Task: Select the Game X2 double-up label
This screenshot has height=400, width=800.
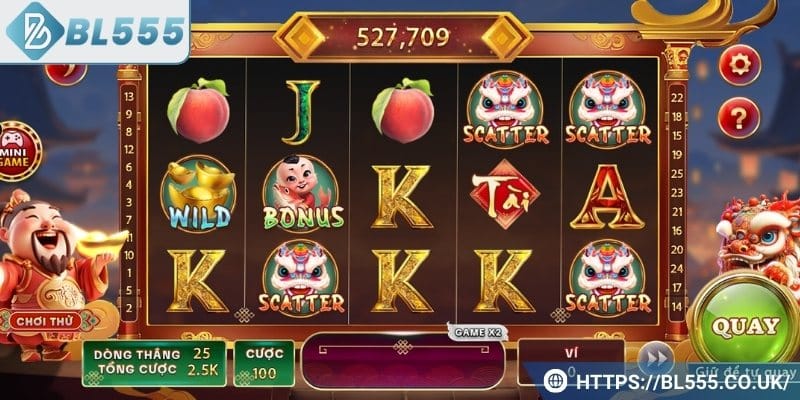Action: [x=473, y=331]
